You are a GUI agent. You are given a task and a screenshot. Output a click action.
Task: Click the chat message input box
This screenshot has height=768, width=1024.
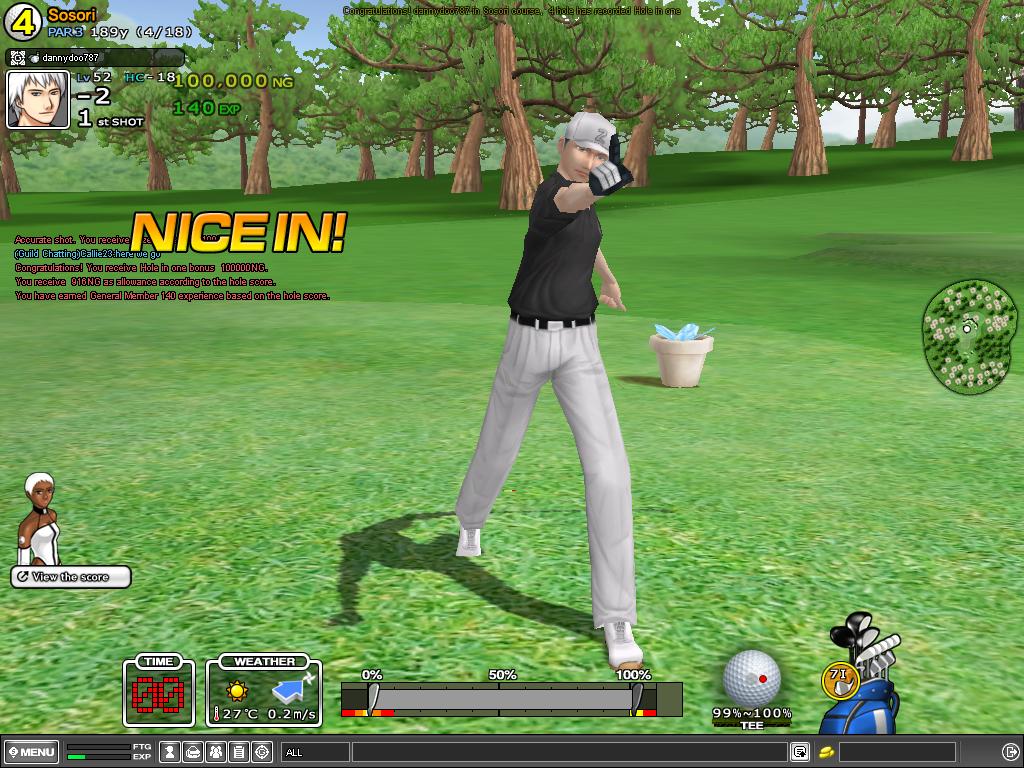pyautogui.click(x=568, y=752)
